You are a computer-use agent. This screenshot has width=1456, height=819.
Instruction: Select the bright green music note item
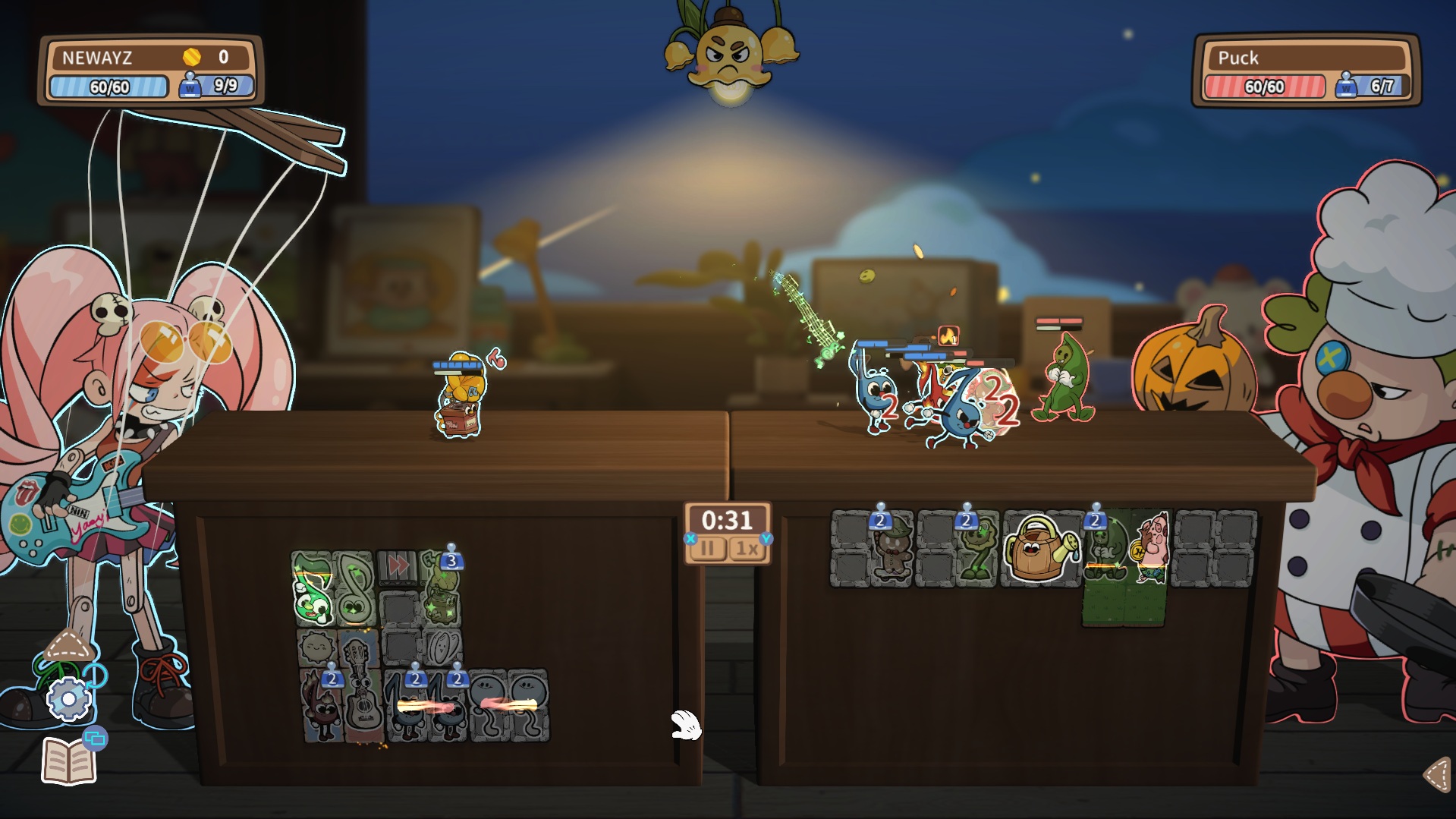pyautogui.click(x=313, y=589)
